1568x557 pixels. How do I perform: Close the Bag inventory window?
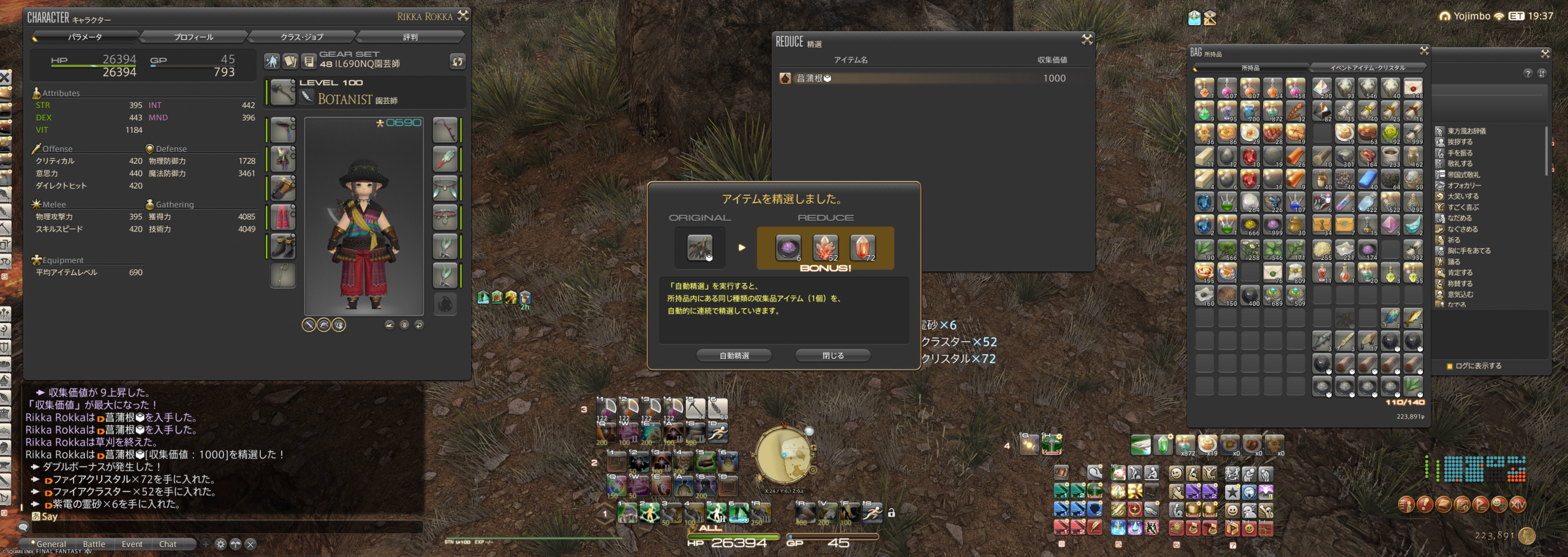[1424, 51]
